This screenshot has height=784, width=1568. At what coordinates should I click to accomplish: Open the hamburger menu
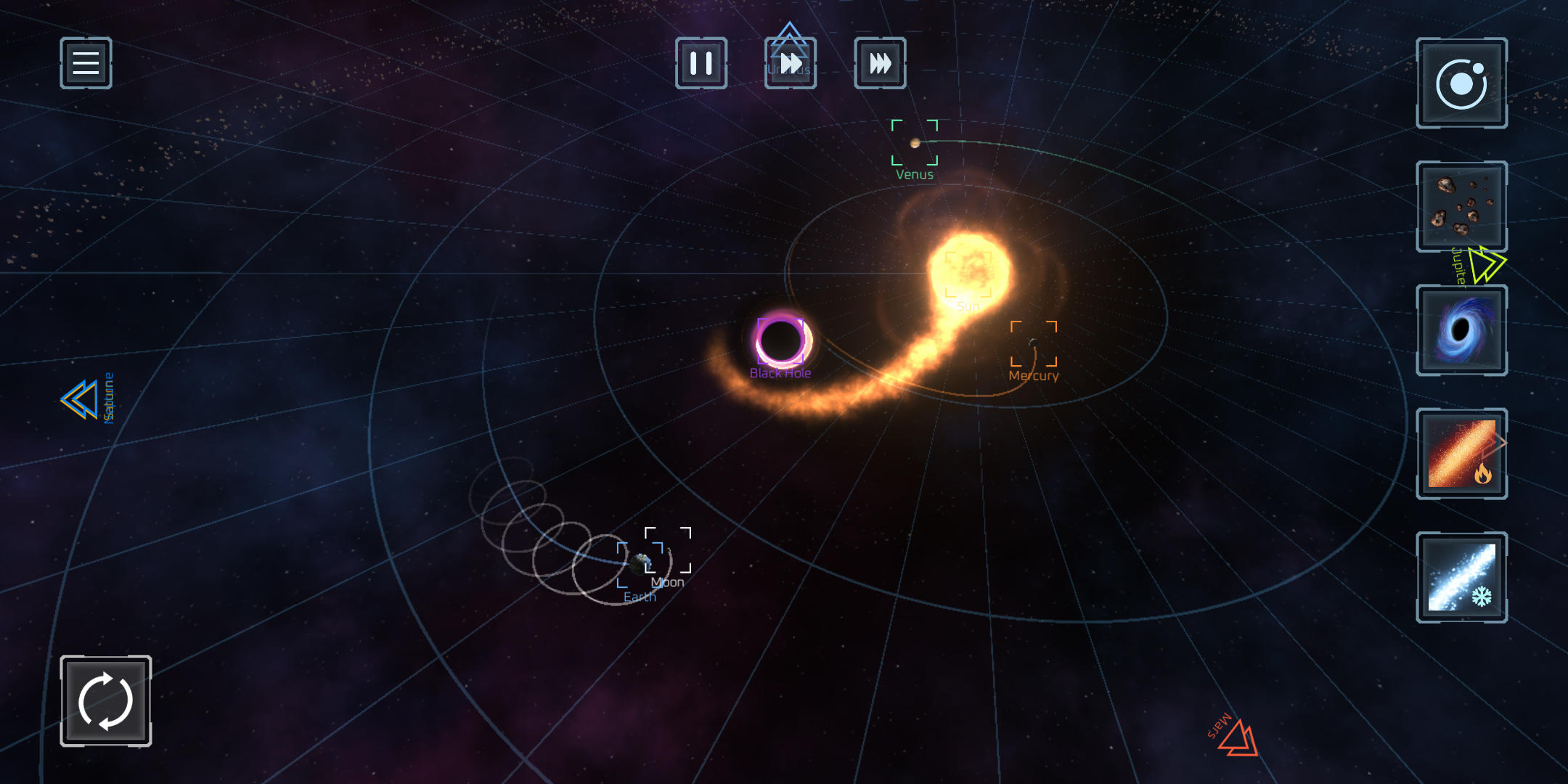85,64
